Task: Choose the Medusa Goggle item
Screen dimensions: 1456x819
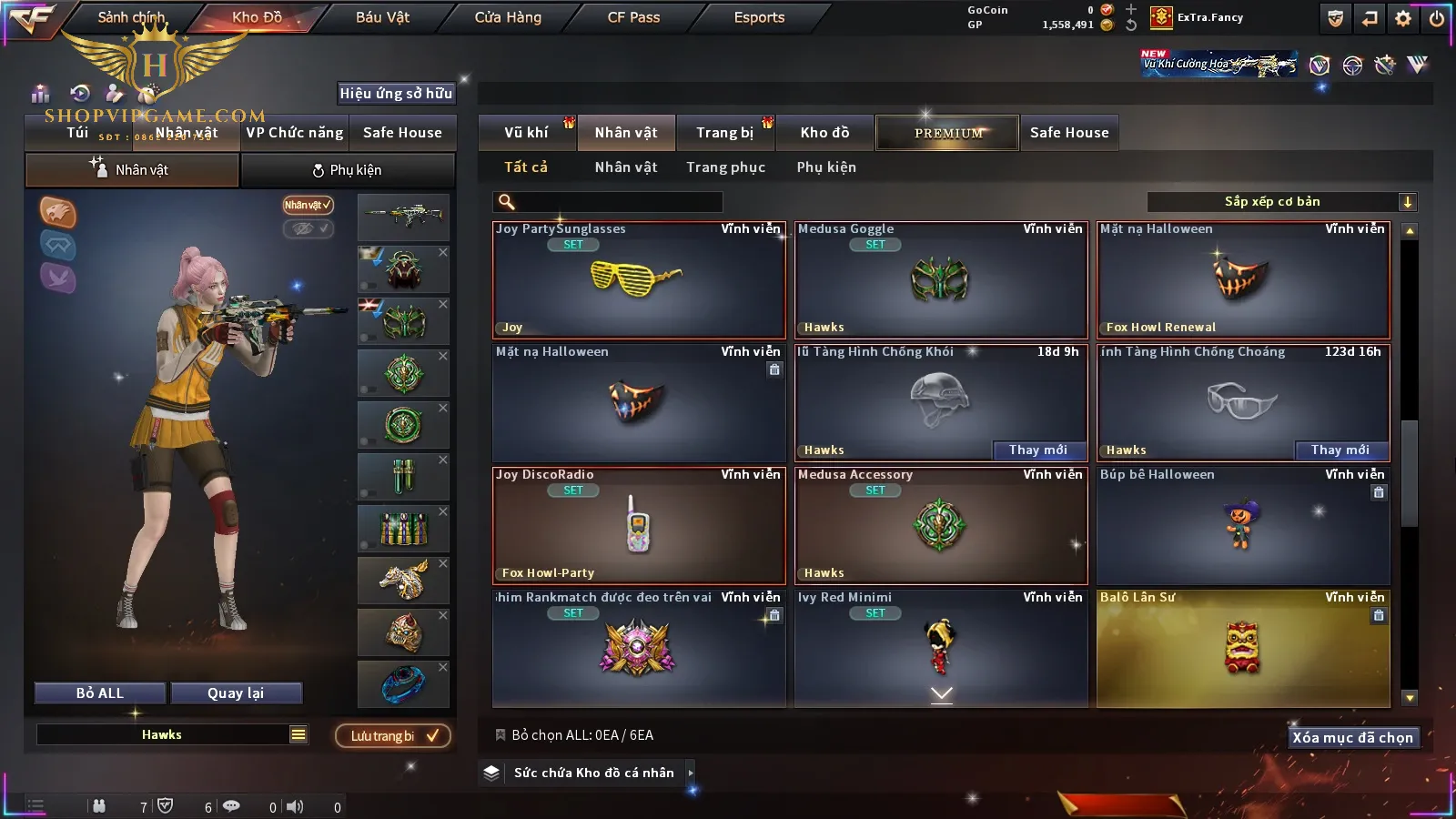Action: (x=941, y=280)
